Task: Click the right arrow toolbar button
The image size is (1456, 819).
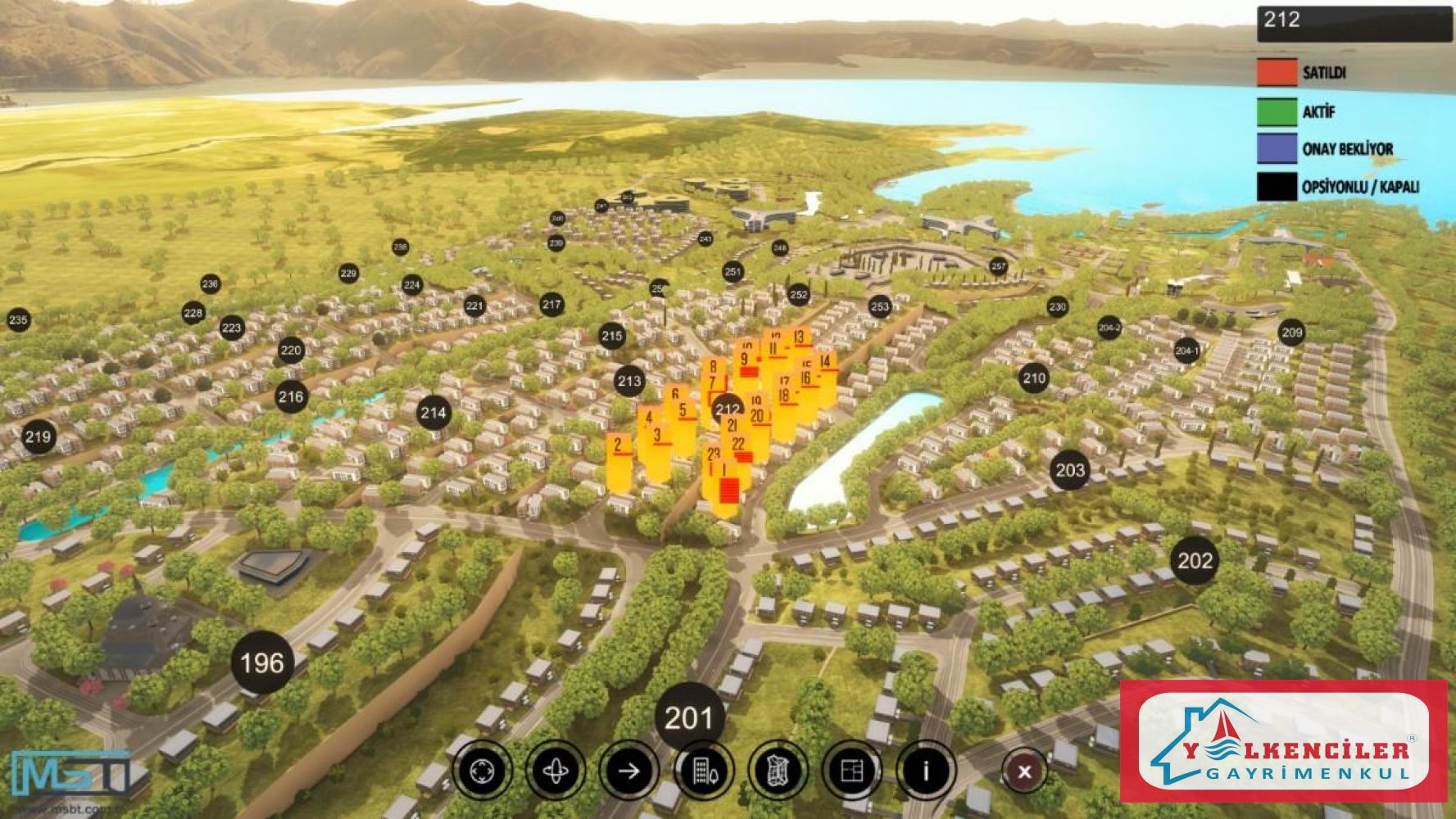Action: (x=628, y=771)
